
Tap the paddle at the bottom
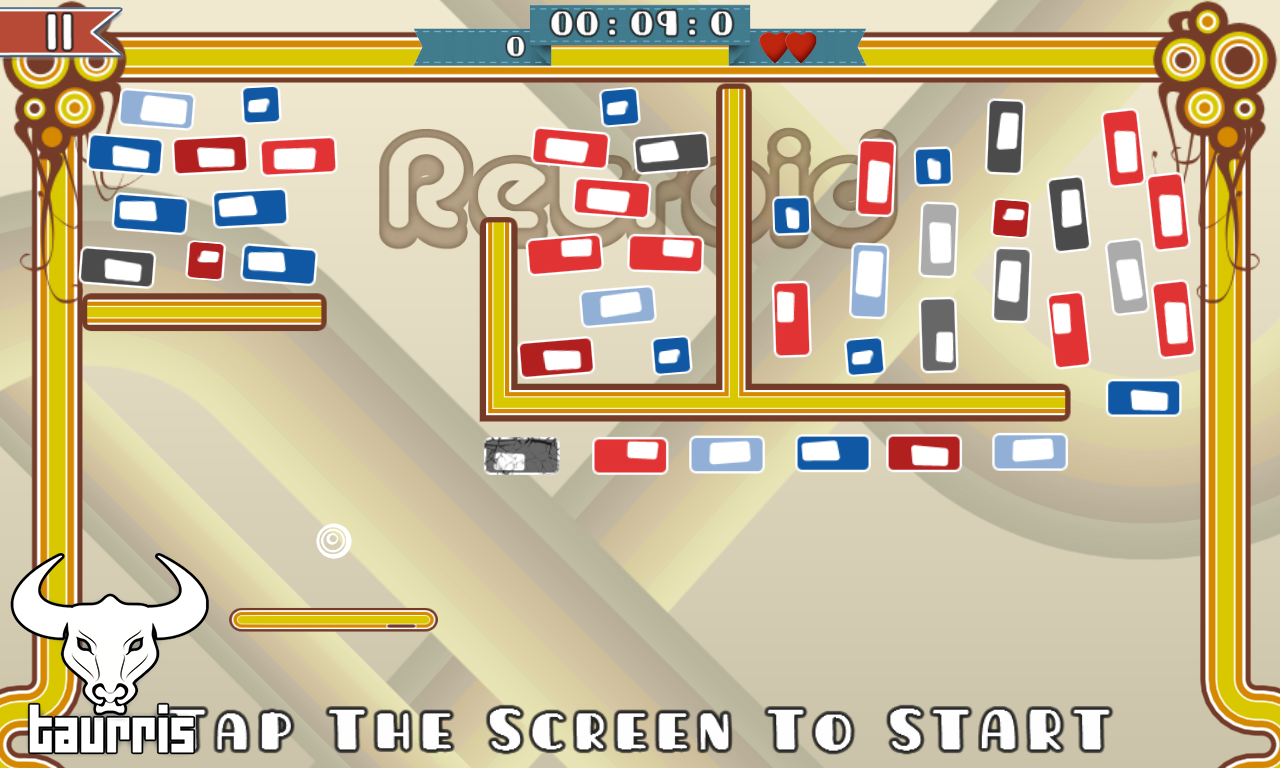click(333, 619)
